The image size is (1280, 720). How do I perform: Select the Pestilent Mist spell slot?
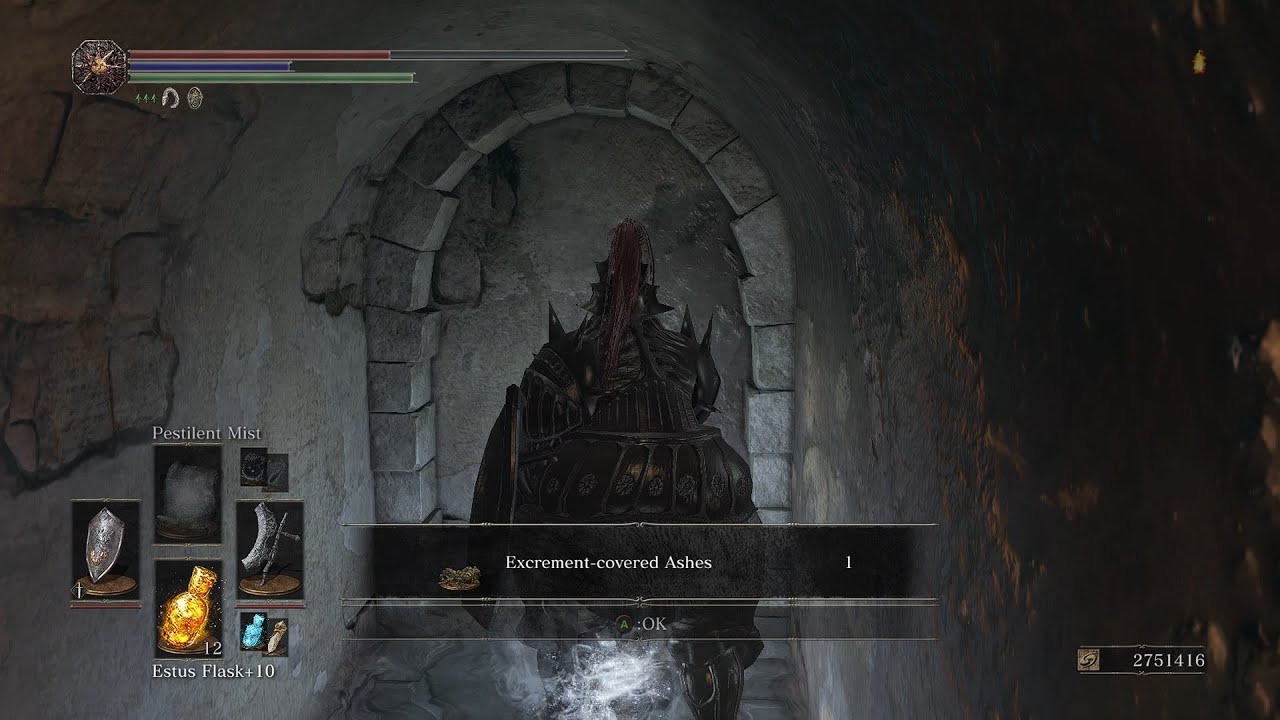pos(187,494)
